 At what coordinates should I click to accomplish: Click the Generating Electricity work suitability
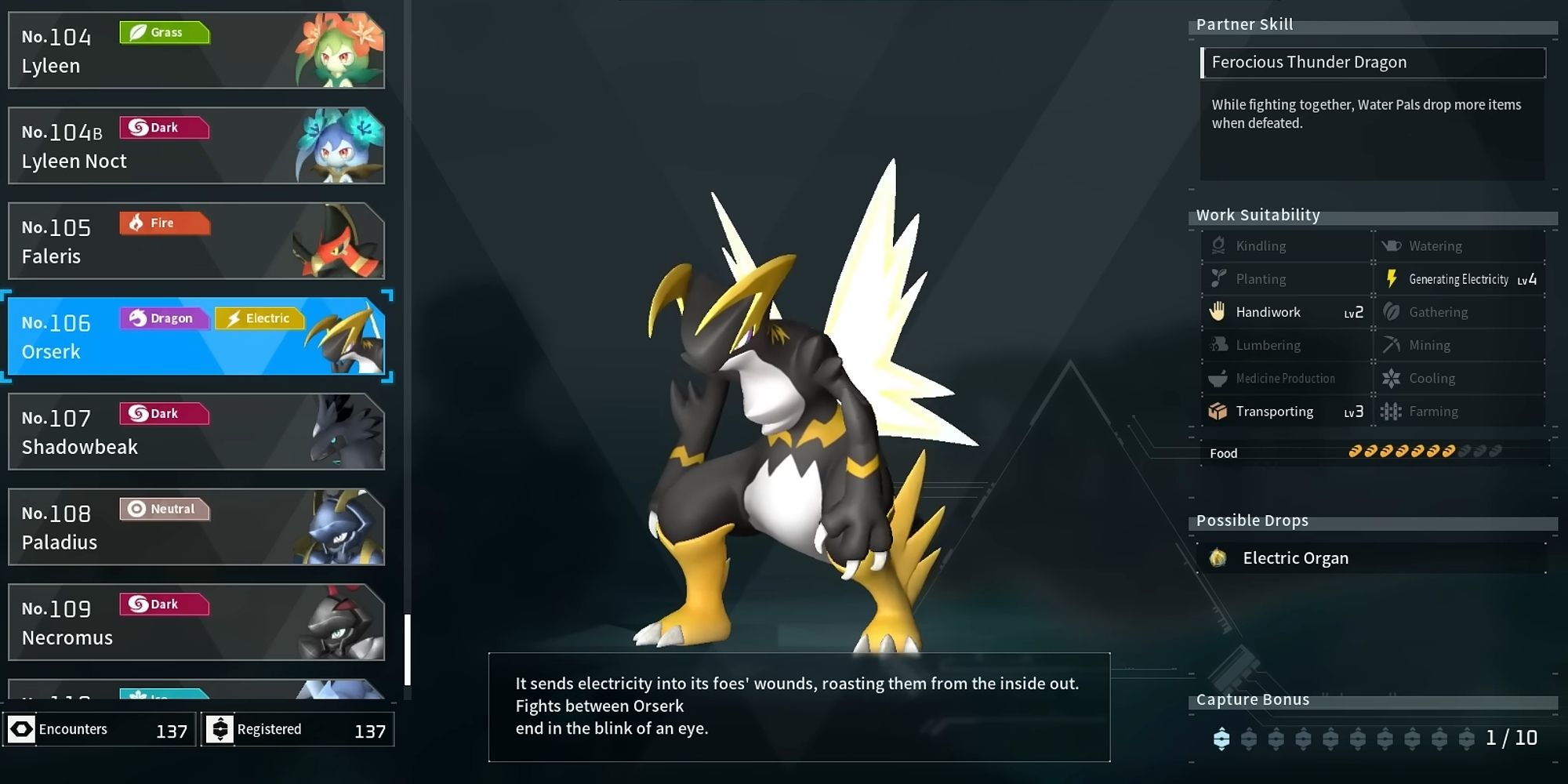(x=1460, y=279)
